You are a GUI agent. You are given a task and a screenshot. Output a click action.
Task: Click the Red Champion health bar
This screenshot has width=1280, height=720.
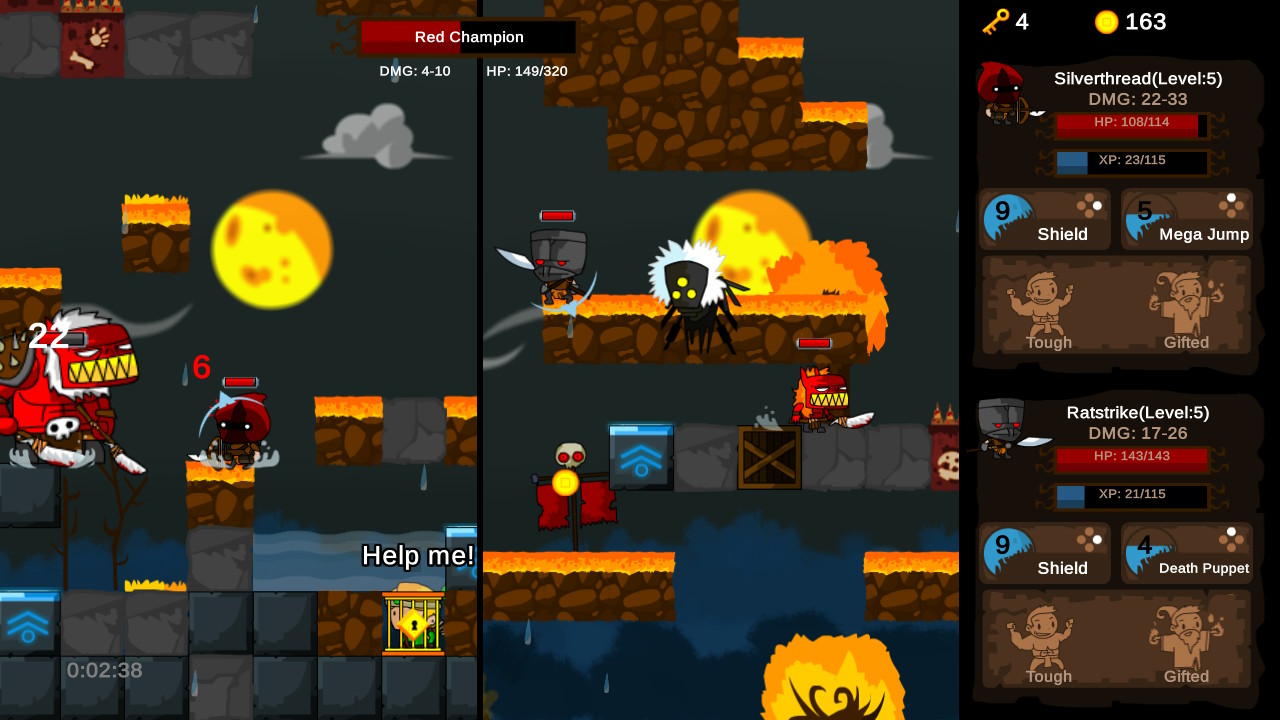[x=466, y=37]
